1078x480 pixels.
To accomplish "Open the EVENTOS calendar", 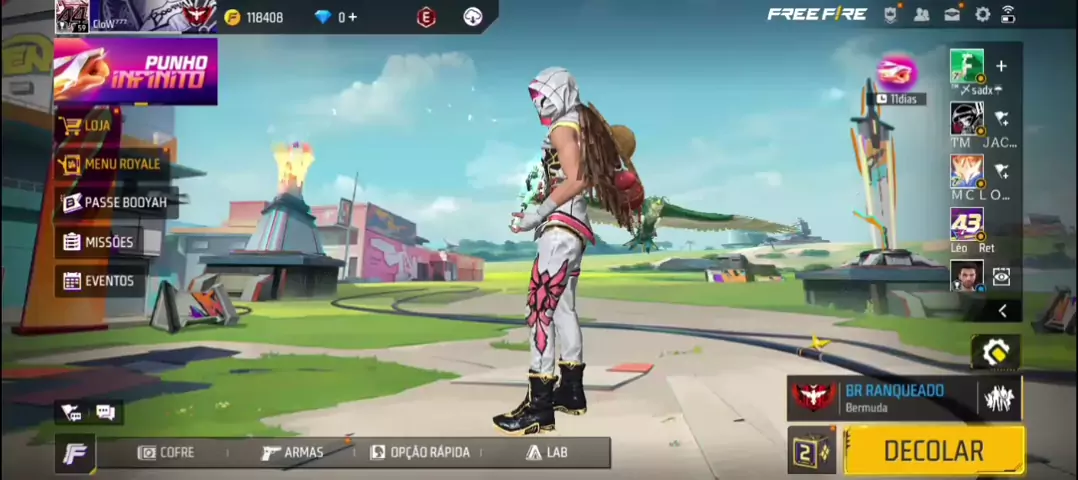I will coord(98,281).
